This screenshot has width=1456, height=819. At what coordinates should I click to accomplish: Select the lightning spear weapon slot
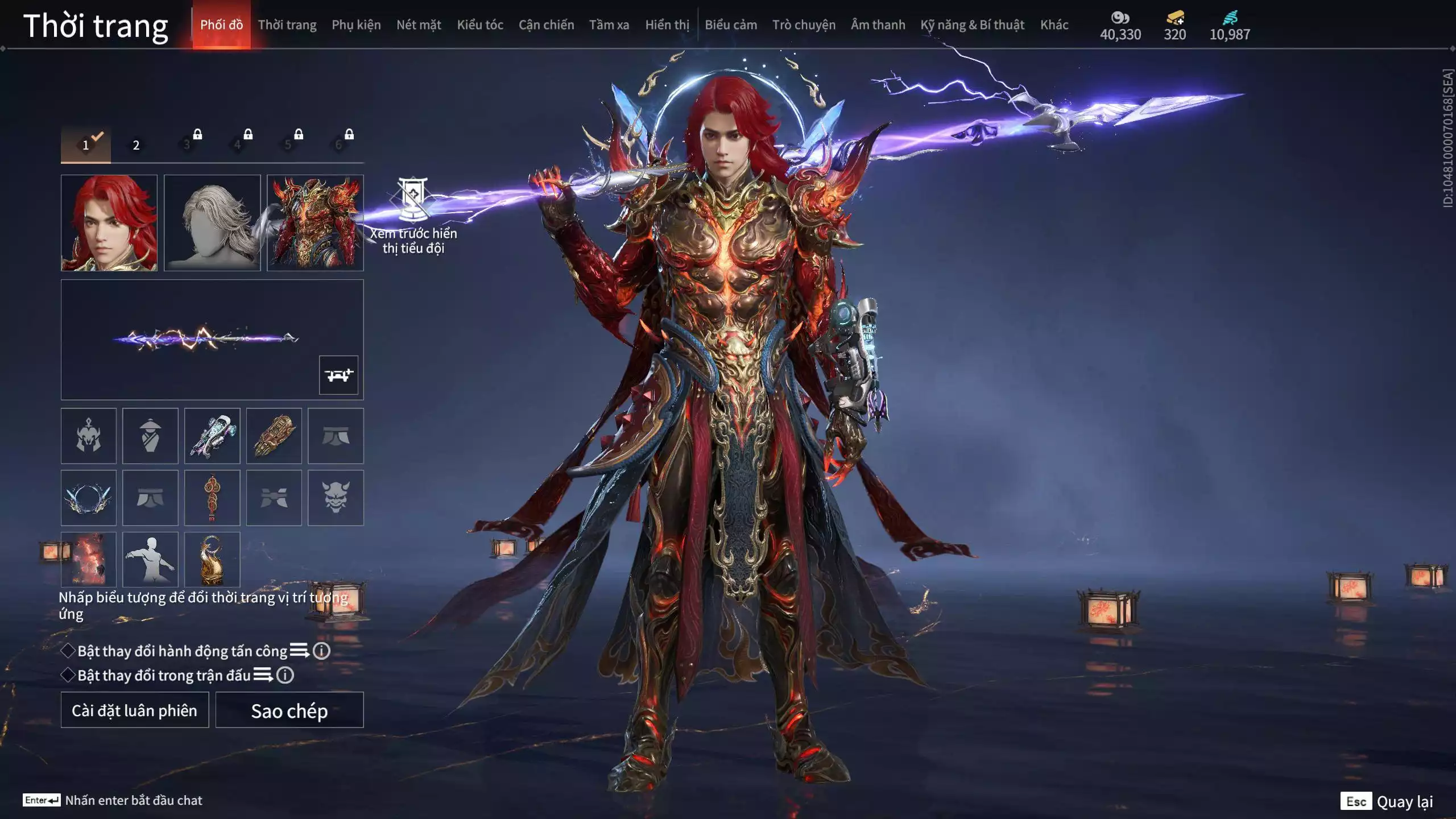[x=205, y=339]
